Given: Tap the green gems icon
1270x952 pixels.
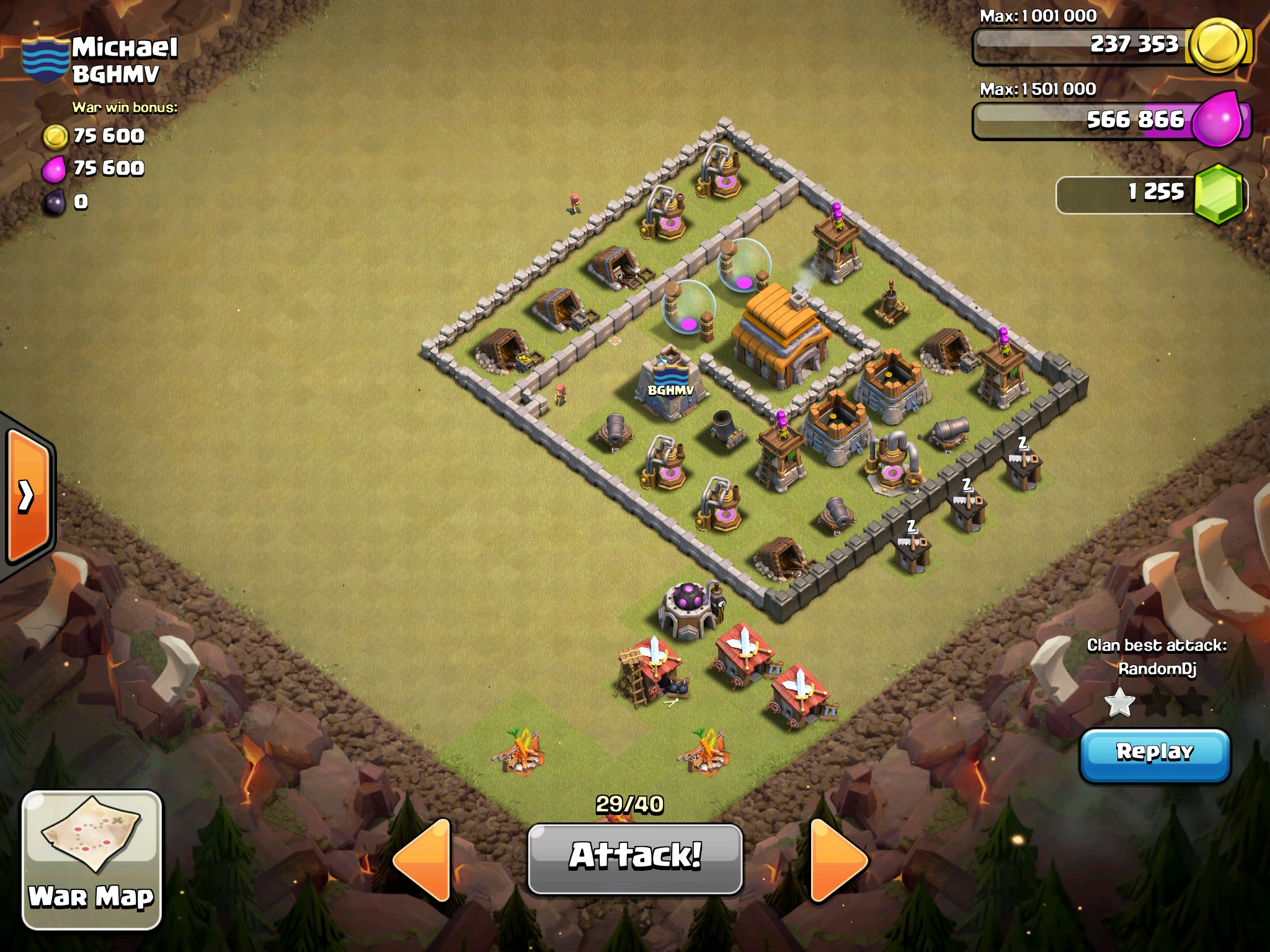Looking at the screenshot, I should click(x=1218, y=194).
